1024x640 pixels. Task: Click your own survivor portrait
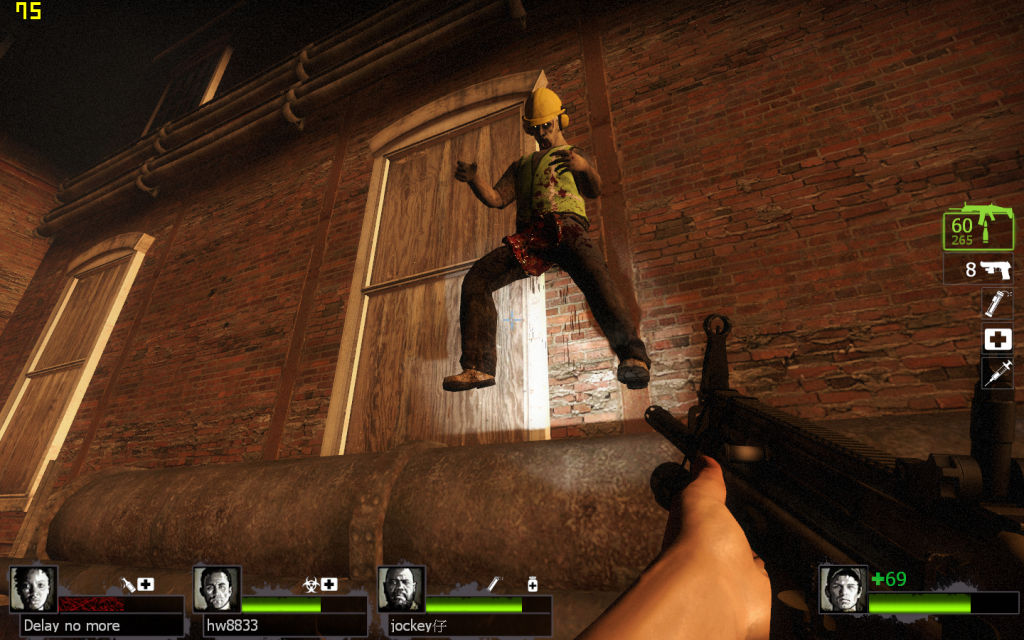point(841,589)
